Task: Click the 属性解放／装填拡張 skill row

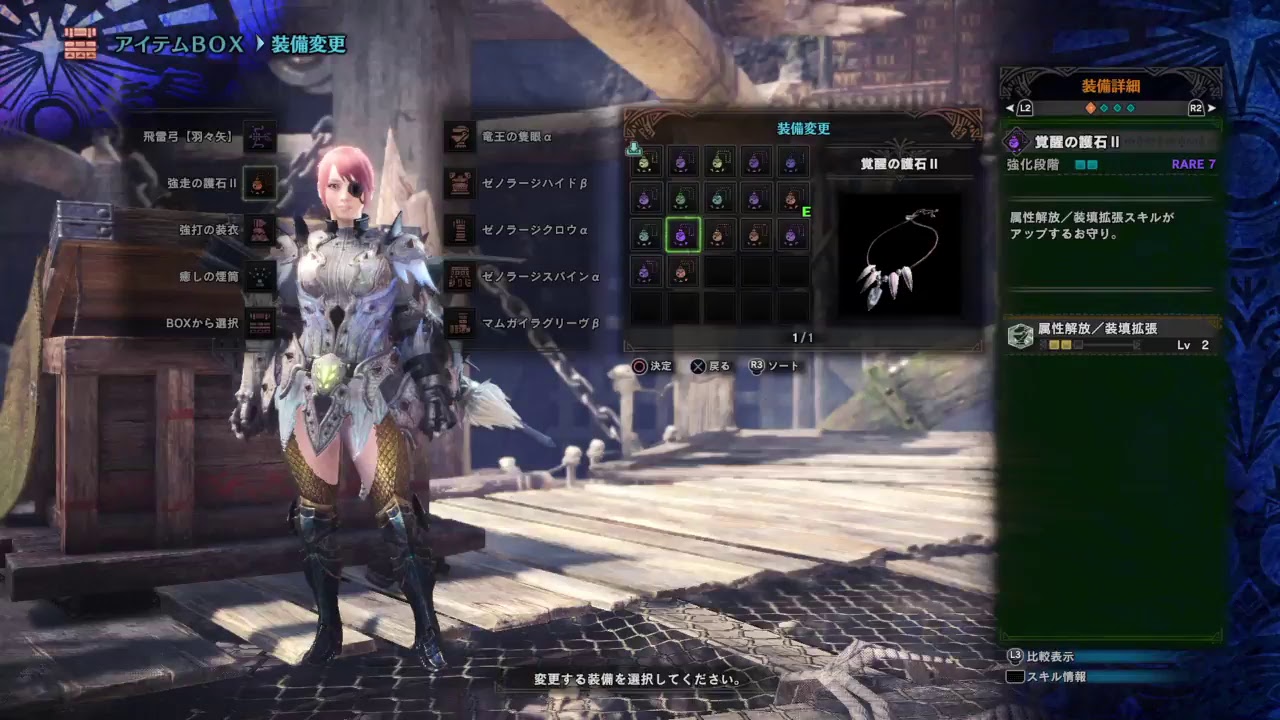Action: point(1112,336)
